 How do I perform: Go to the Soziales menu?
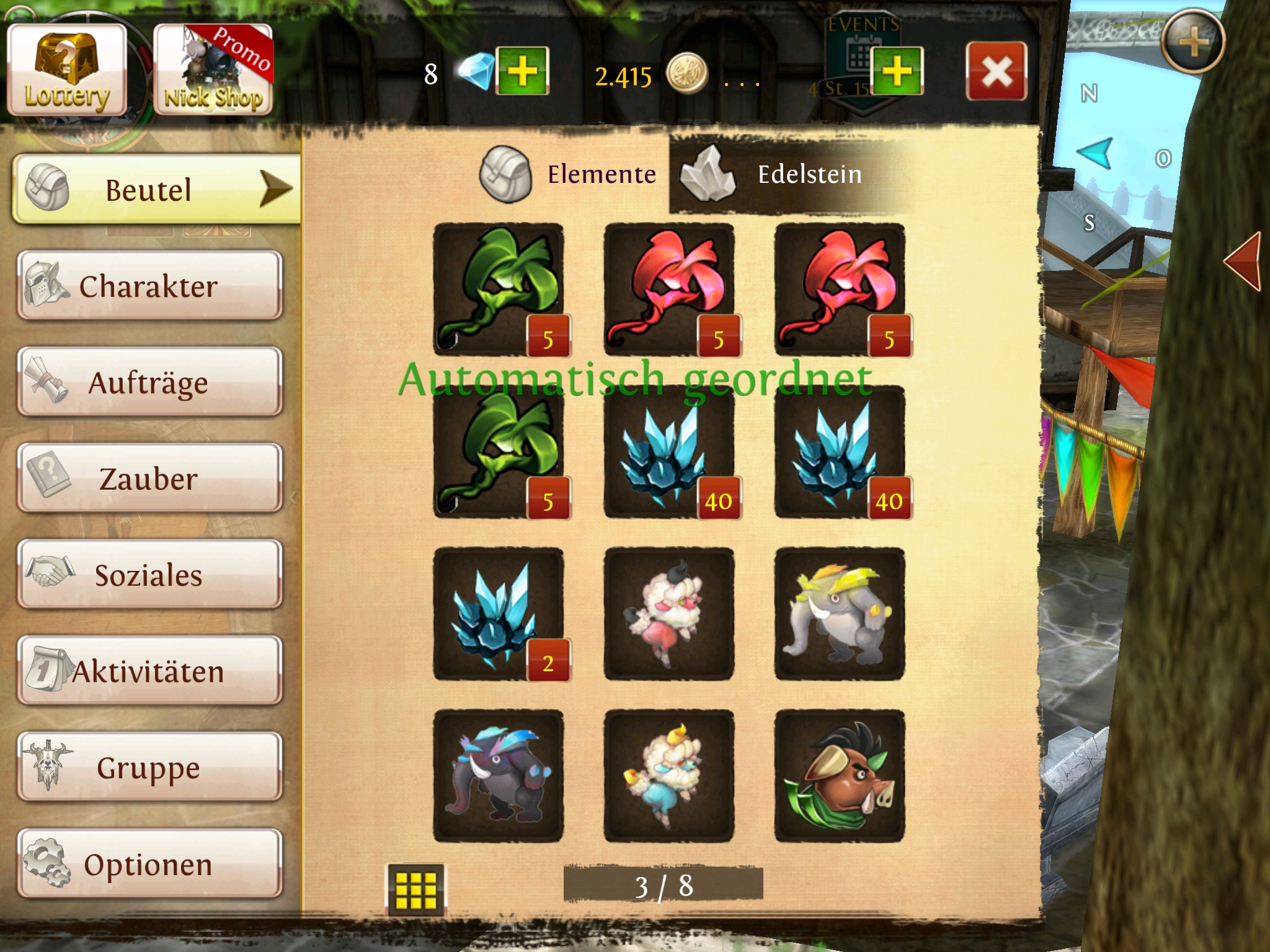[149, 575]
